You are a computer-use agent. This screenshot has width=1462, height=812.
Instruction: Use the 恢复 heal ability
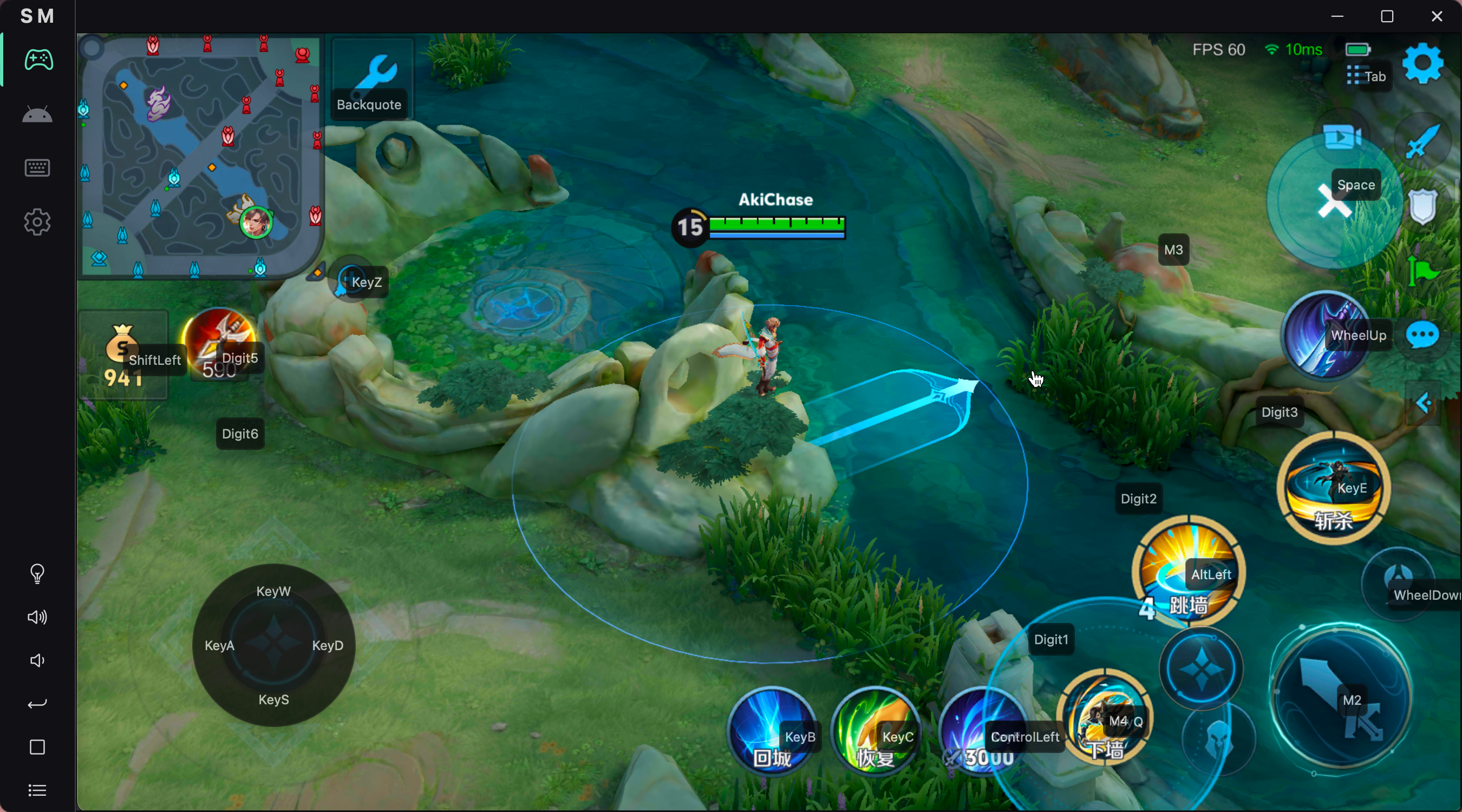(x=875, y=730)
